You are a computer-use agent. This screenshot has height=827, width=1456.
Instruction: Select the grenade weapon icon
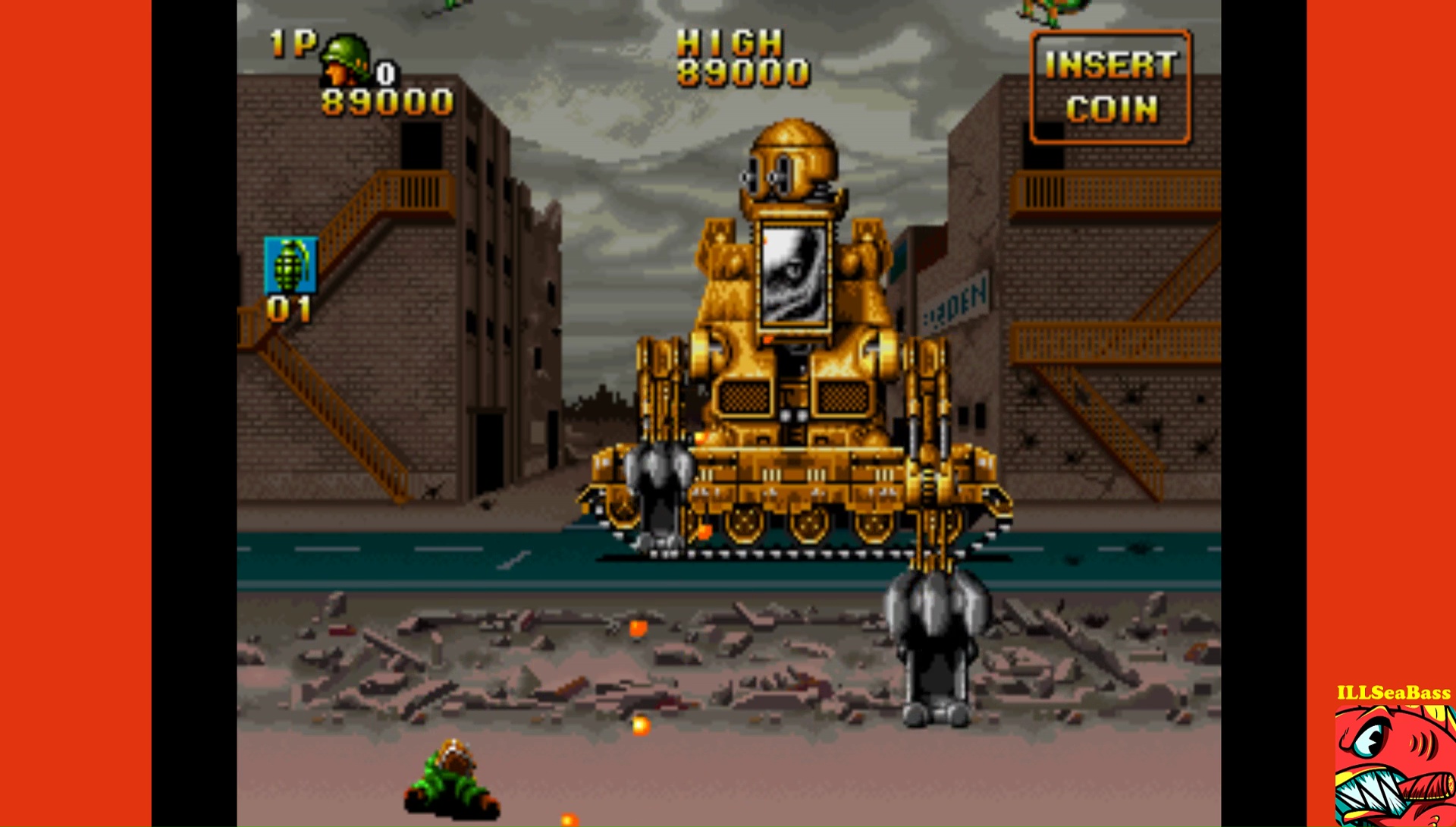pos(290,265)
